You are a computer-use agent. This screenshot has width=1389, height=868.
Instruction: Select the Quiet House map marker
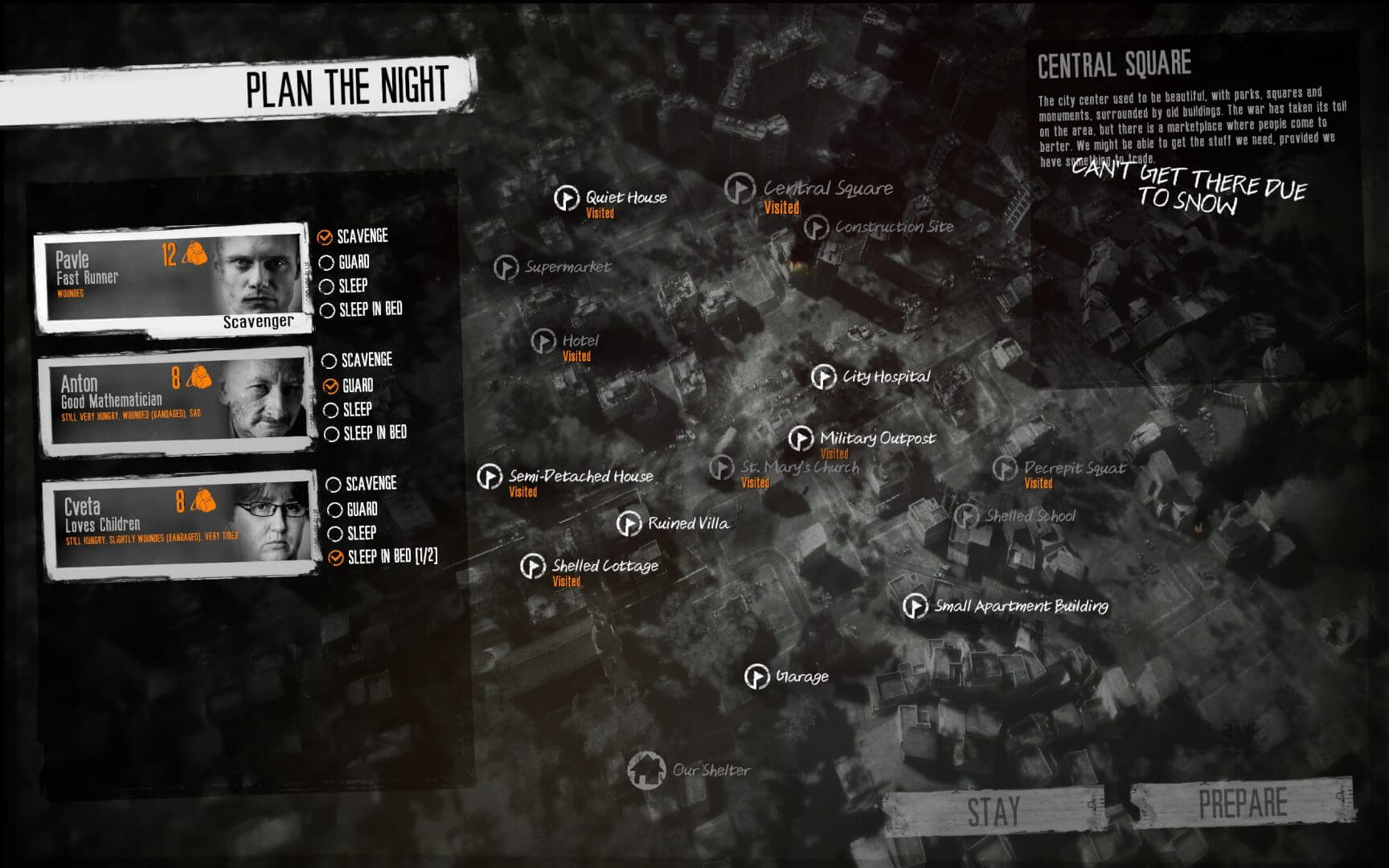[x=568, y=197]
